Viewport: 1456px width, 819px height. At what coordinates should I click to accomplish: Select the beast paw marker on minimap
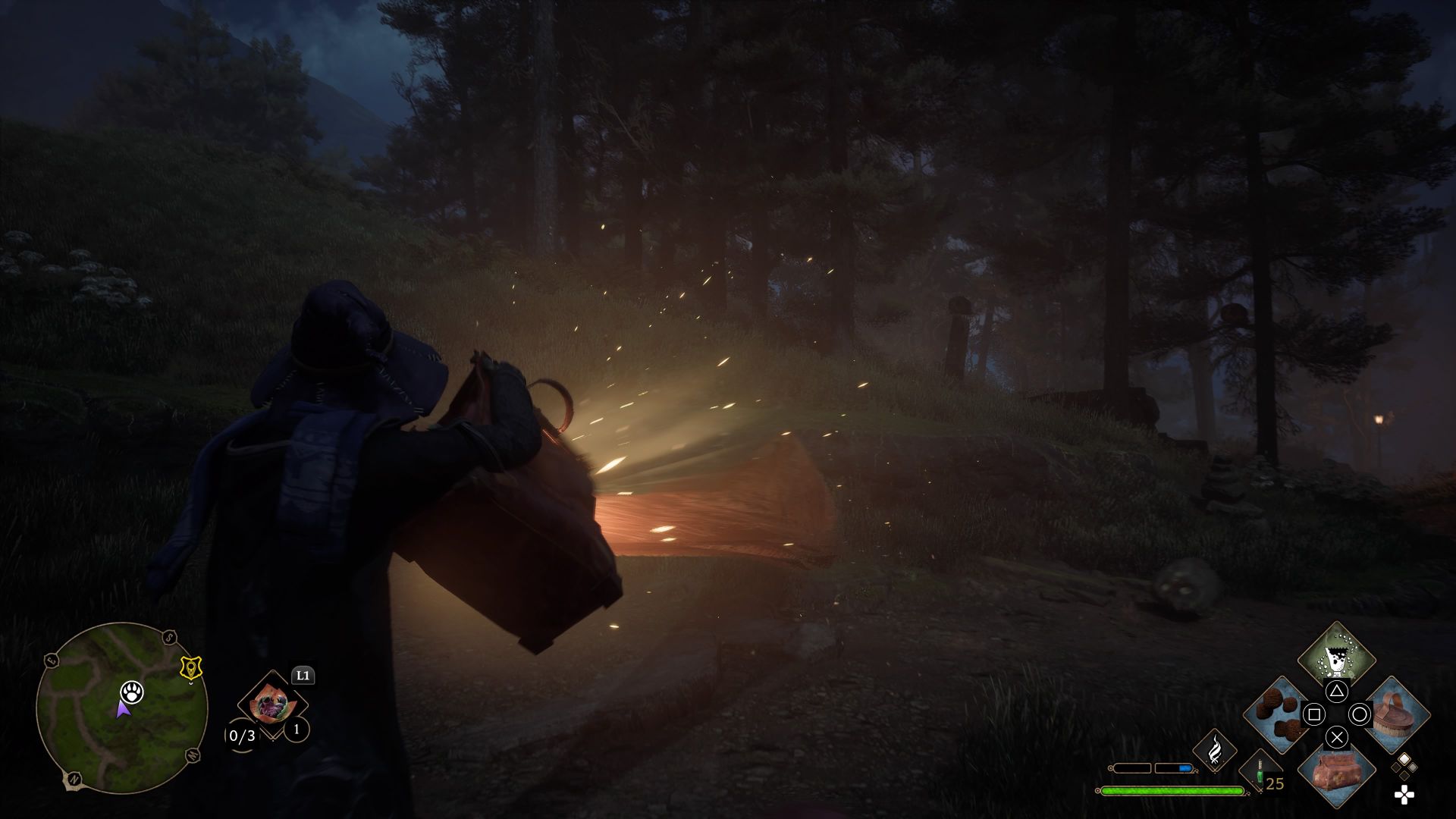[133, 692]
